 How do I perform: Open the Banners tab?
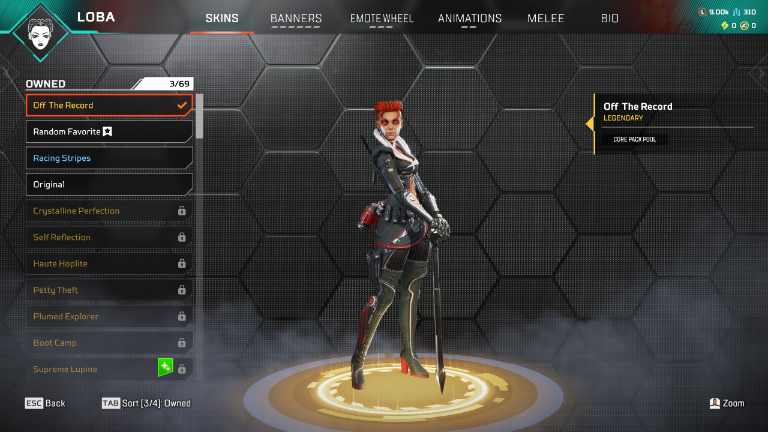pos(296,18)
